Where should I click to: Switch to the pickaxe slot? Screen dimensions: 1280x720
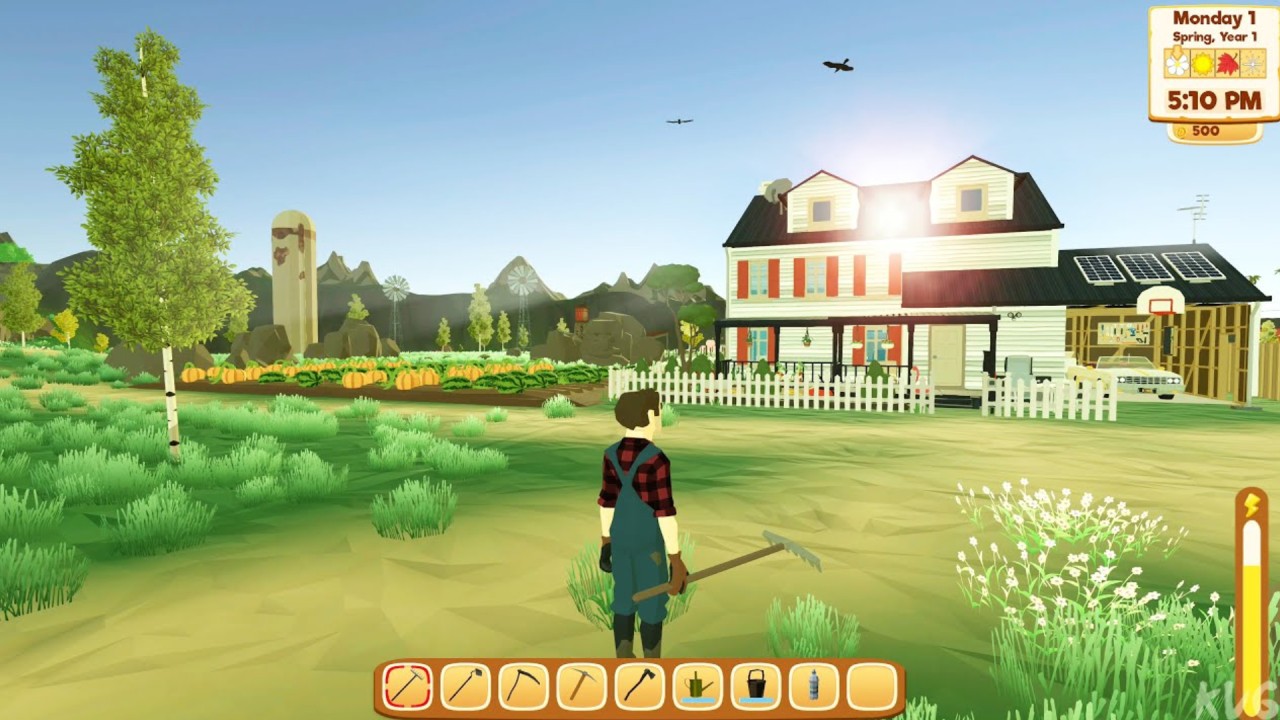coord(582,687)
